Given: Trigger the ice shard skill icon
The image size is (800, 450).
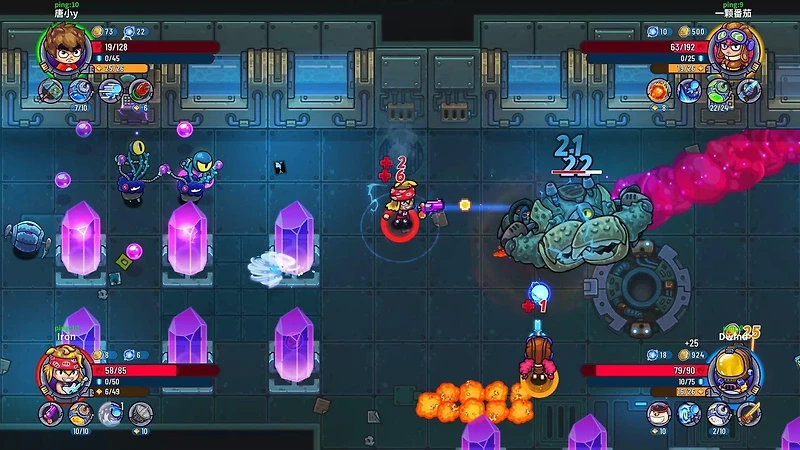Looking at the screenshot, I should coord(689,91).
